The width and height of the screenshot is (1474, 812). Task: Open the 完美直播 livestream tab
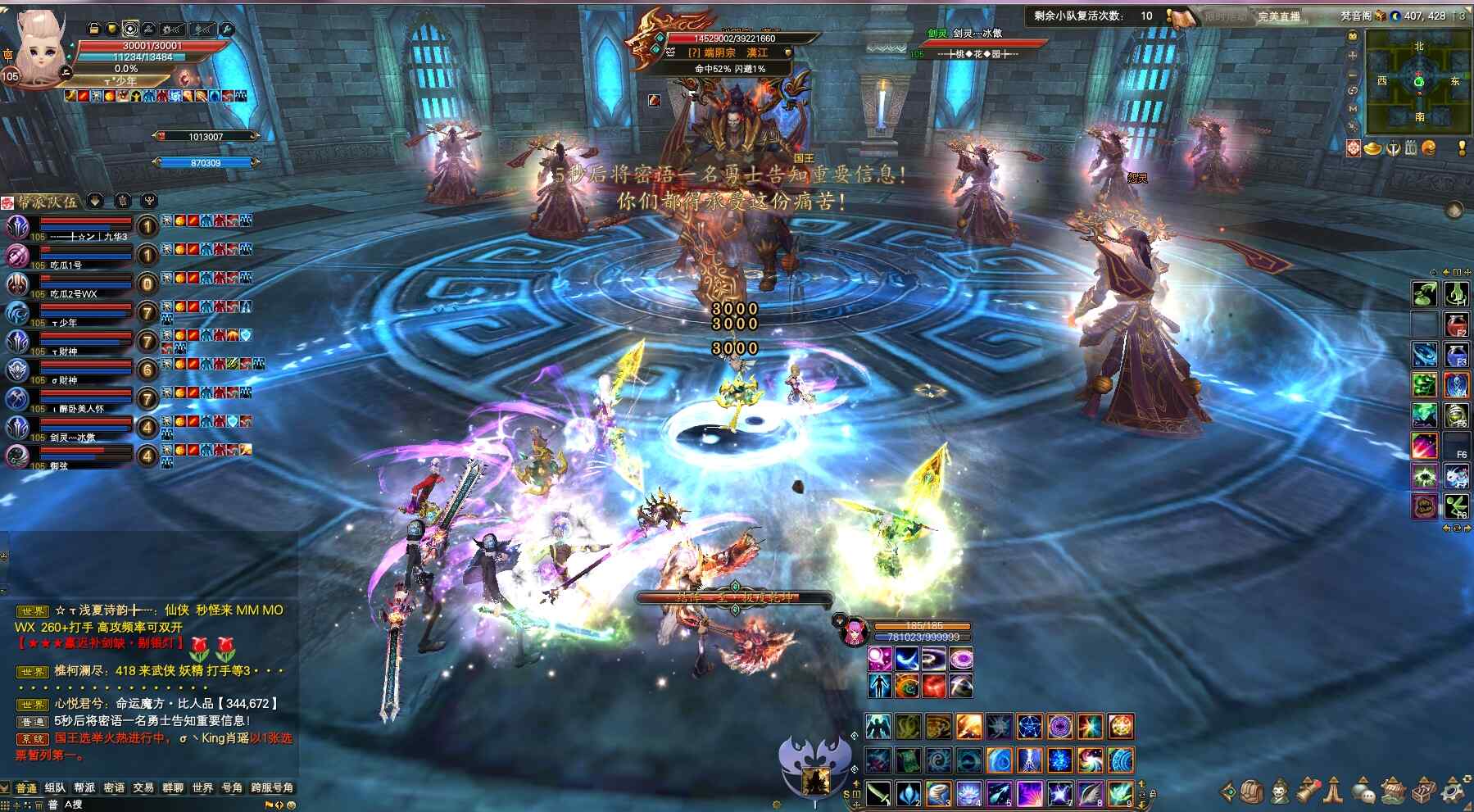1279,16
